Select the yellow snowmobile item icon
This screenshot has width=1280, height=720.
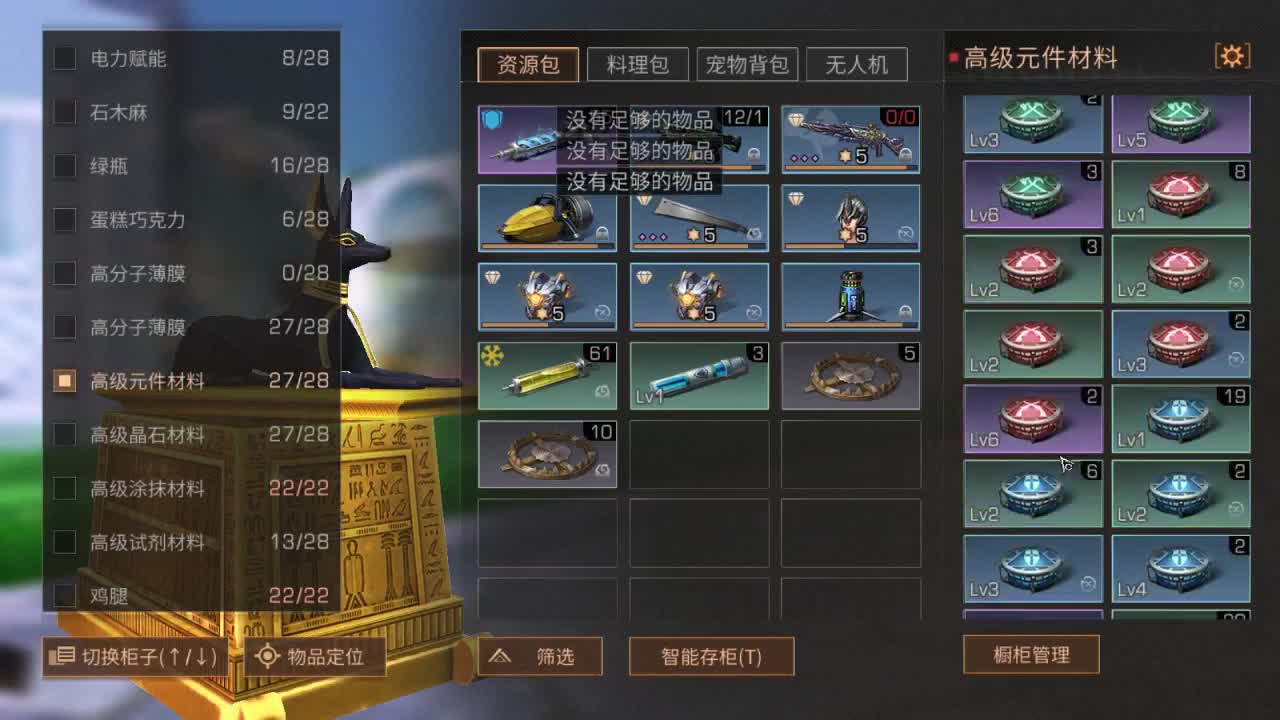[548, 217]
